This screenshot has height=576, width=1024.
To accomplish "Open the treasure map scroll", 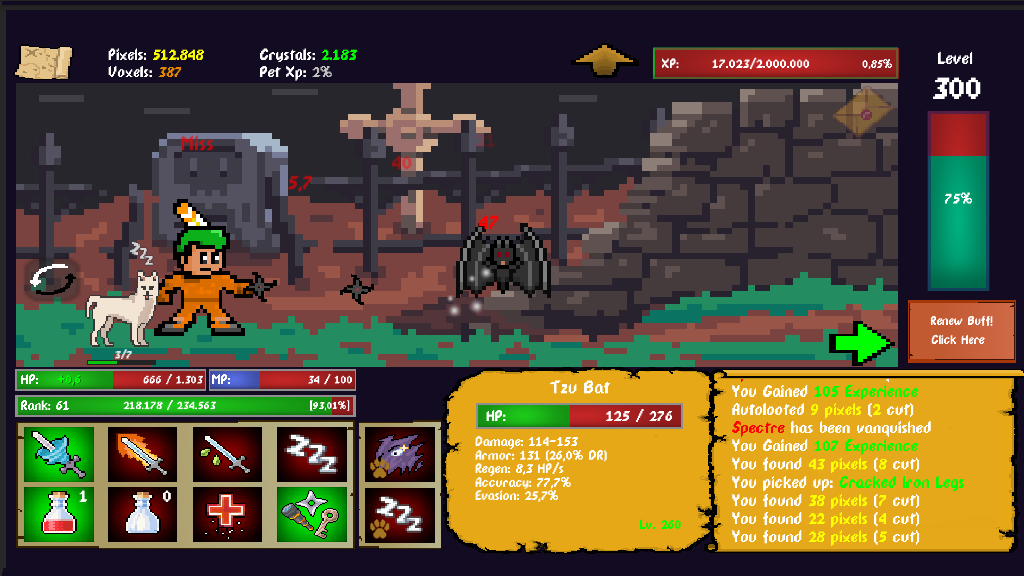I will 44,62.
